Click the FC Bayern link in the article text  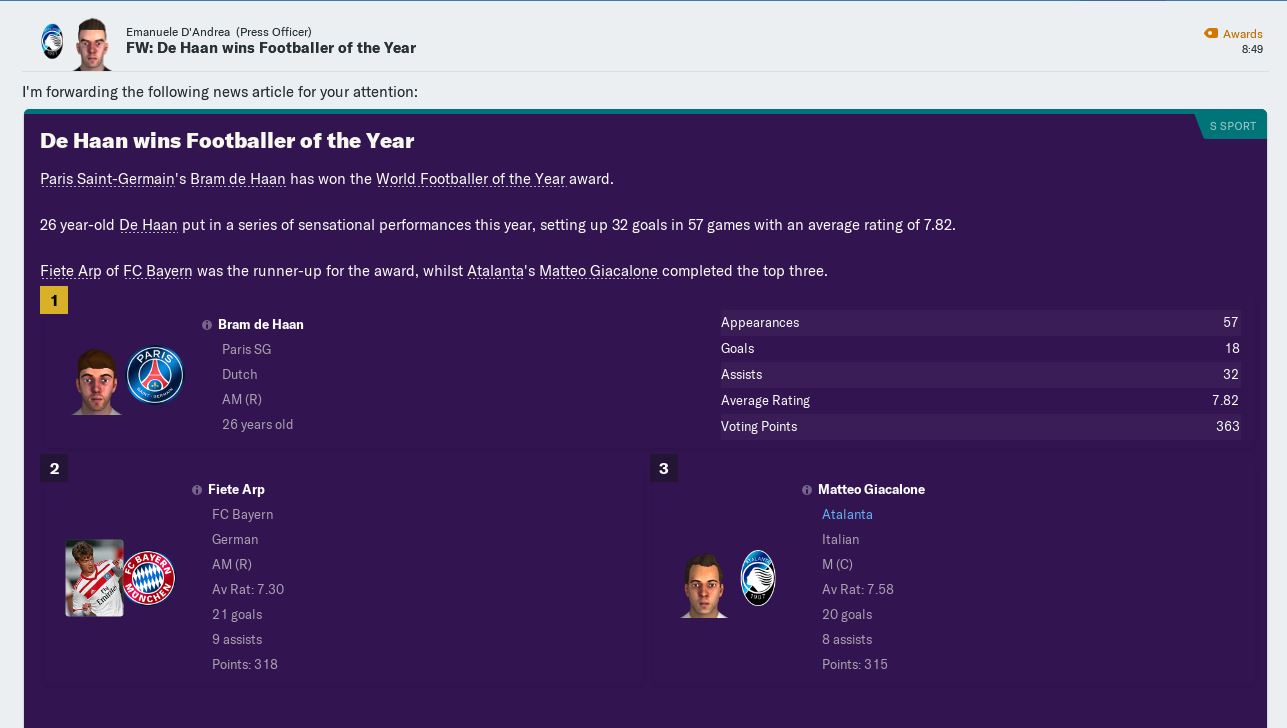coord(158,271)
